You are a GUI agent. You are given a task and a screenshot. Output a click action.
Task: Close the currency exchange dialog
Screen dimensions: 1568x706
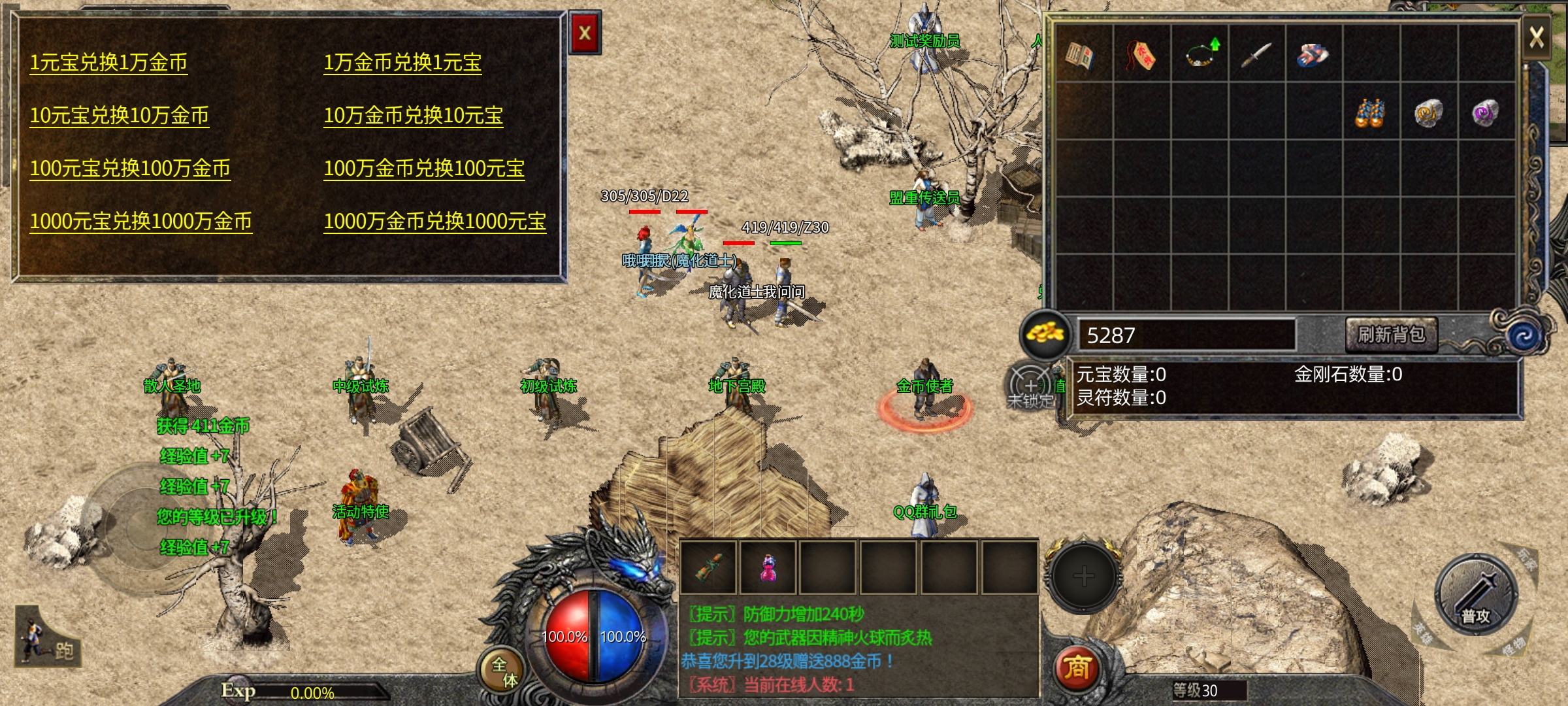coord(585,33)
